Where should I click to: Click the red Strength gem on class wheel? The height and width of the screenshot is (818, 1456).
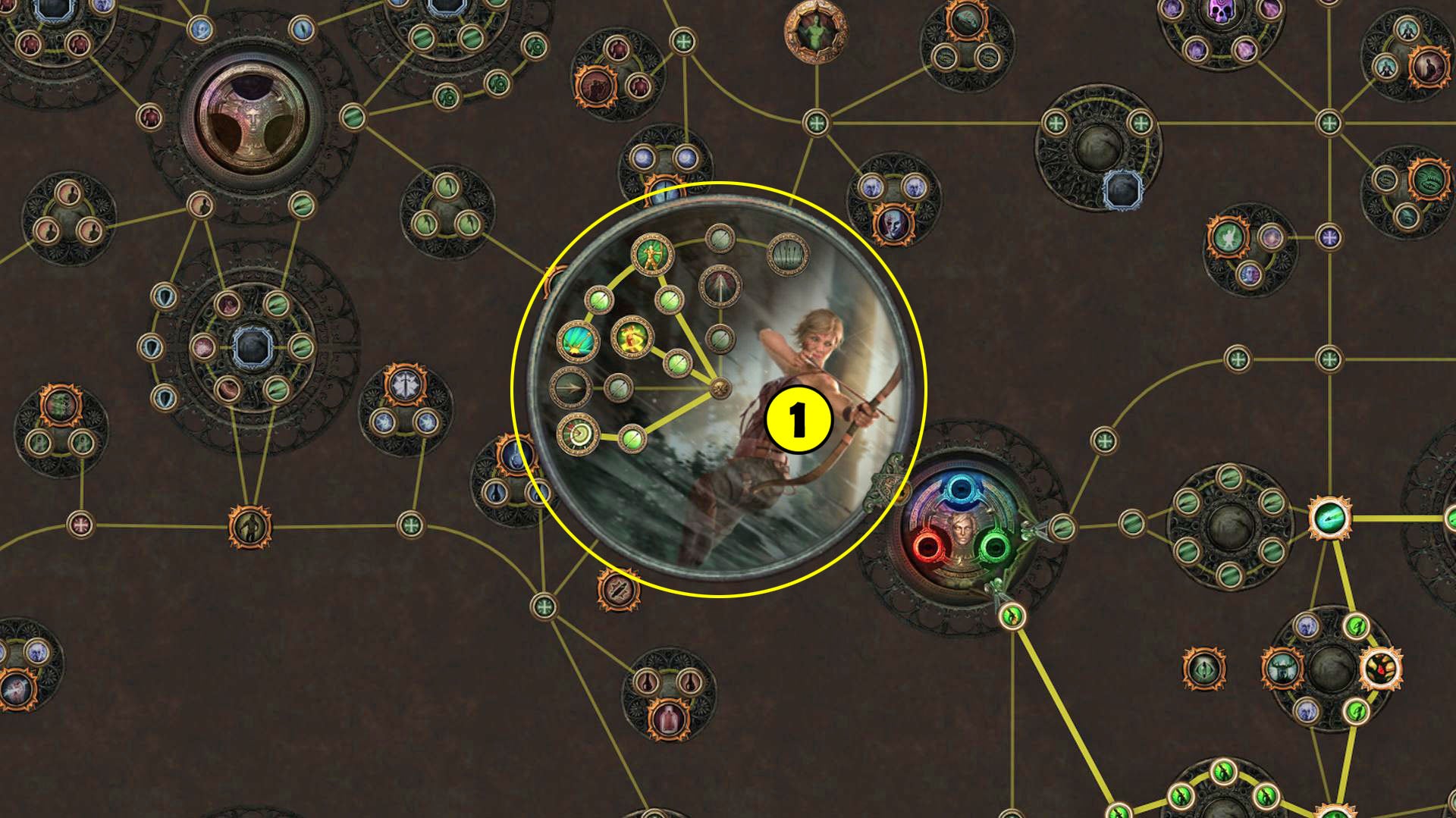click(930, 546)
